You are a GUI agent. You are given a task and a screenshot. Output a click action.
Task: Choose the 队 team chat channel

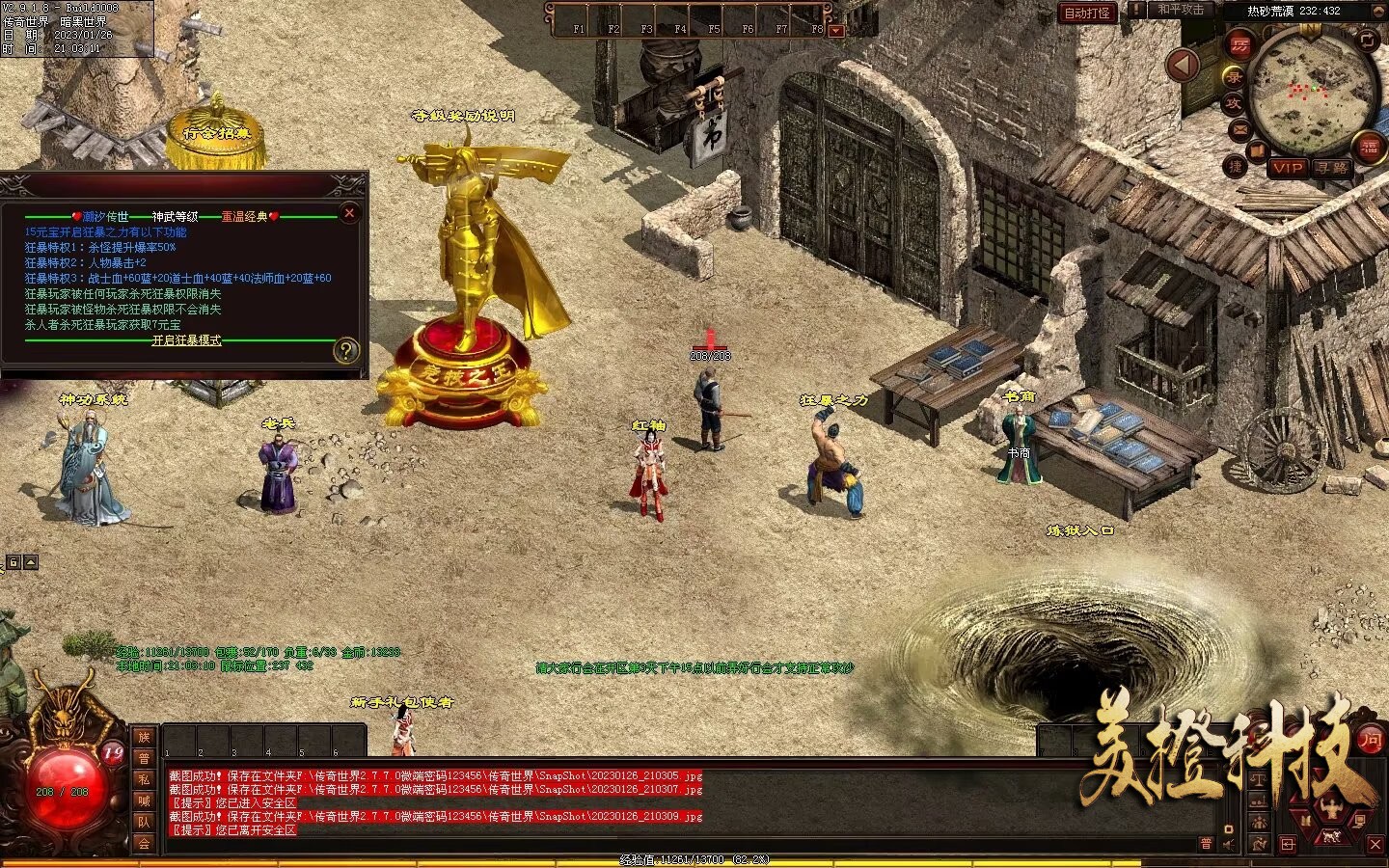click(x=144, y=822)
